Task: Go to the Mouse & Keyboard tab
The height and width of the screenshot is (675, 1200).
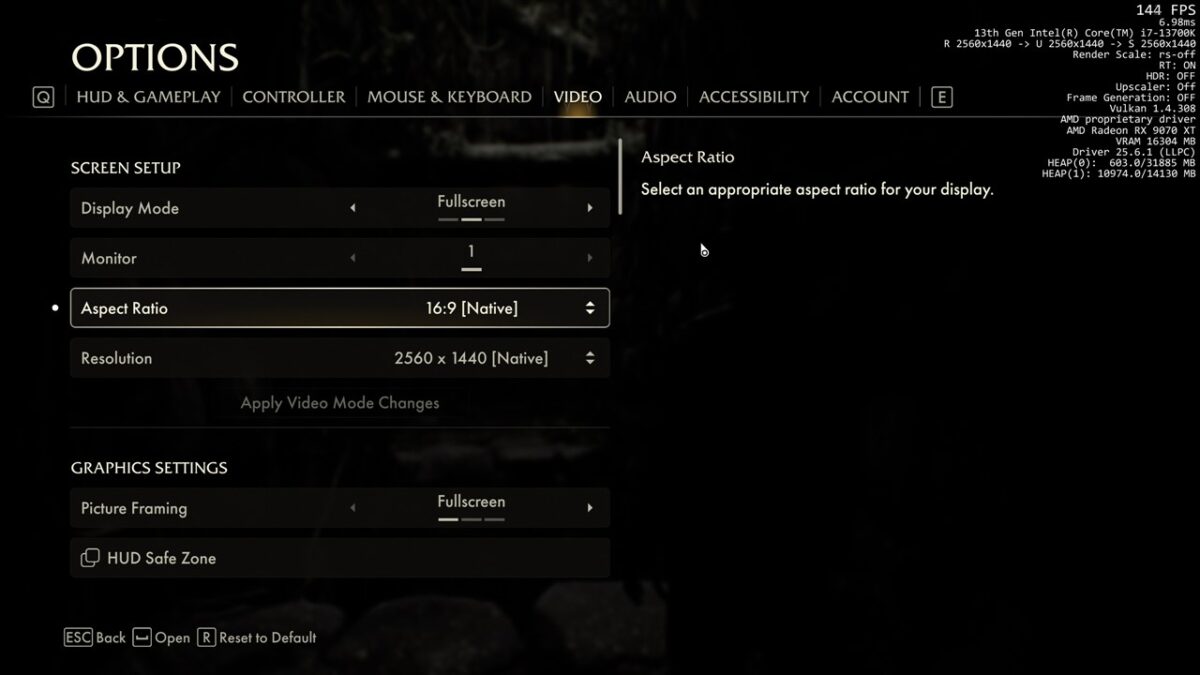Action: (x=449, y=97)
